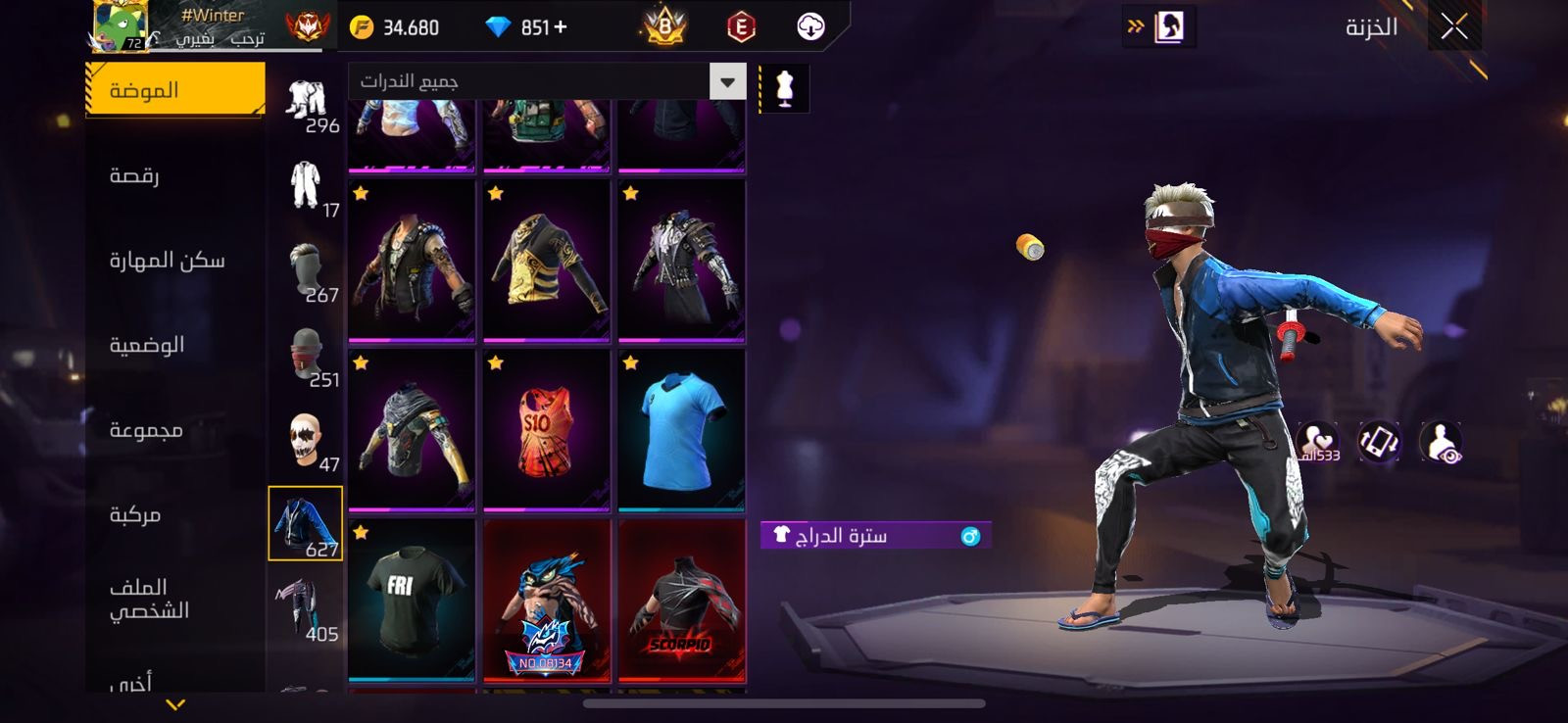The image size is (1568, 723).
Task: Close the vault screen with the X
Action: pyautogui.click(x=1454, y=27)
